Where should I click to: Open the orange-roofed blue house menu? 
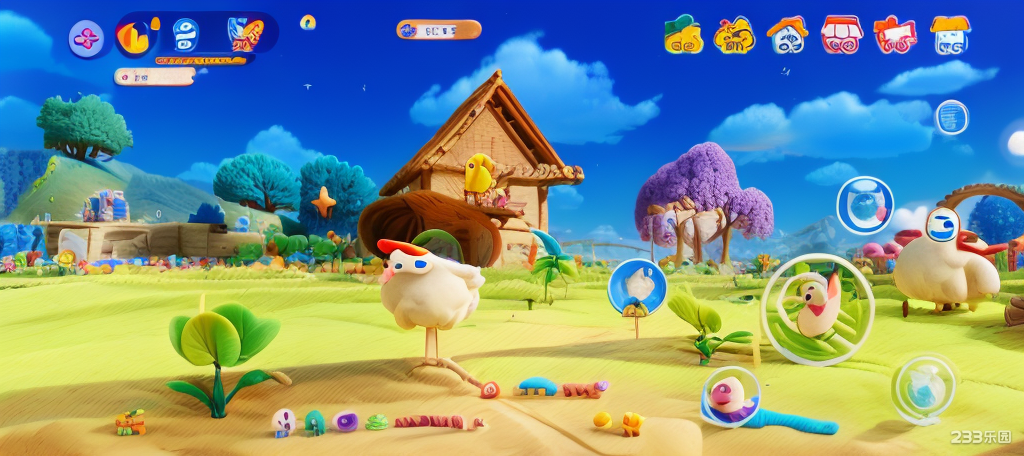coord(787,35)
